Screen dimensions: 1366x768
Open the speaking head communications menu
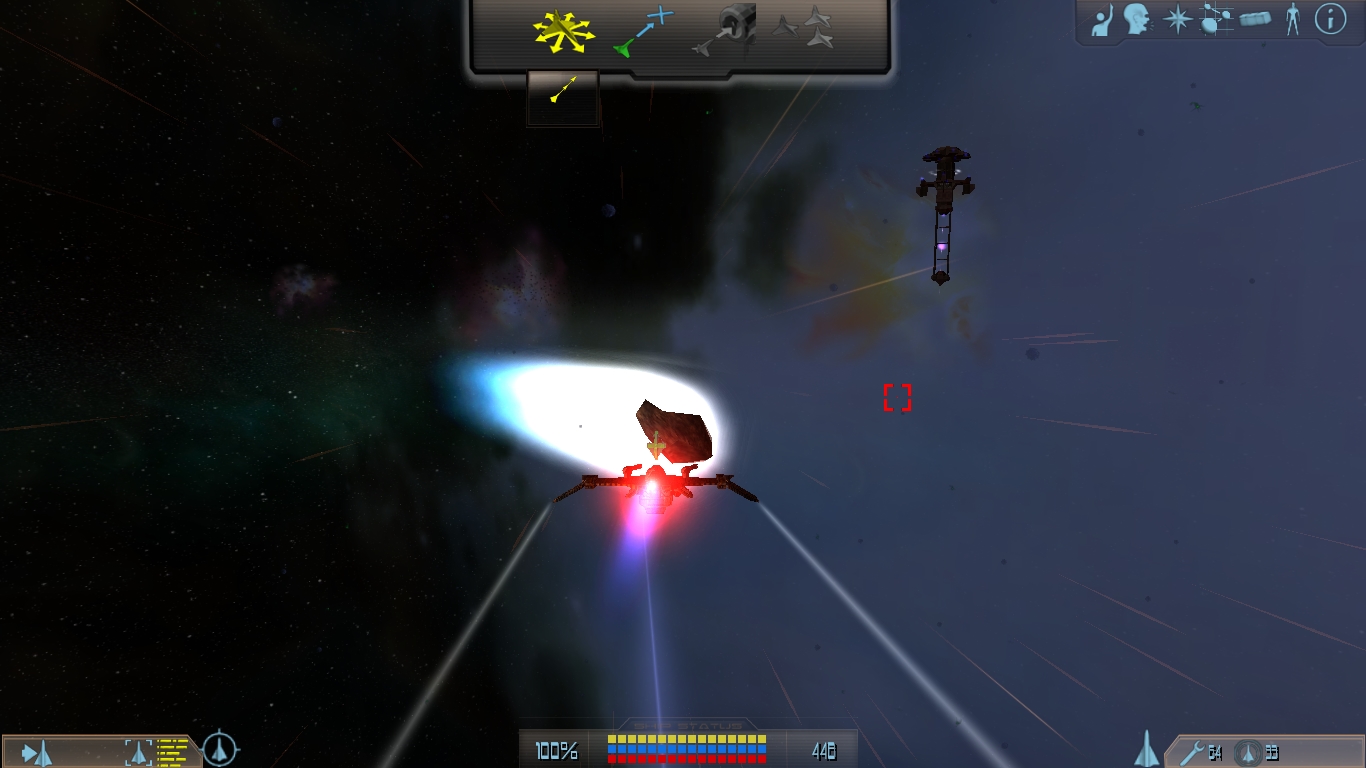[x=1137, y=19]
